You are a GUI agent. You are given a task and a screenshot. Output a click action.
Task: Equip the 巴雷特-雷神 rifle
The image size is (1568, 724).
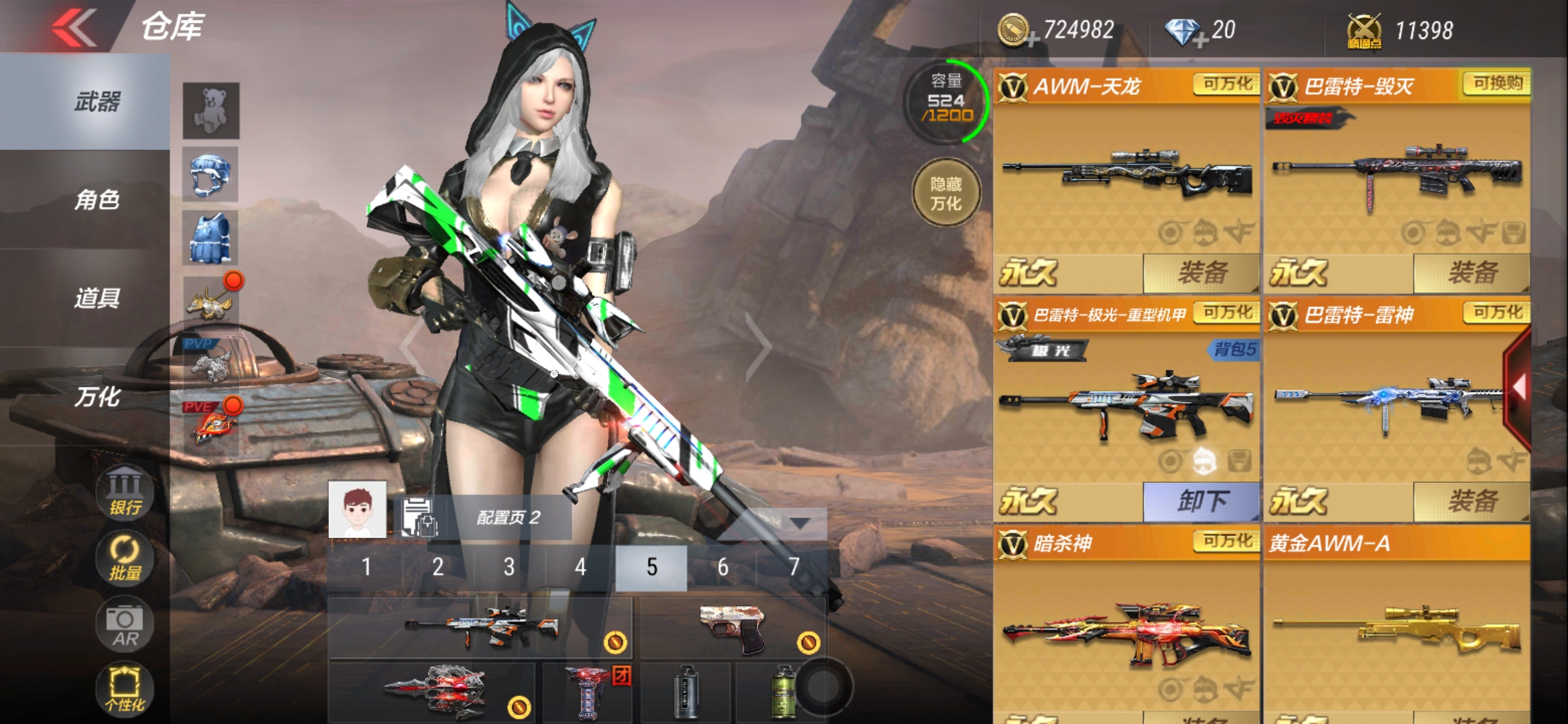[1472, 501]
